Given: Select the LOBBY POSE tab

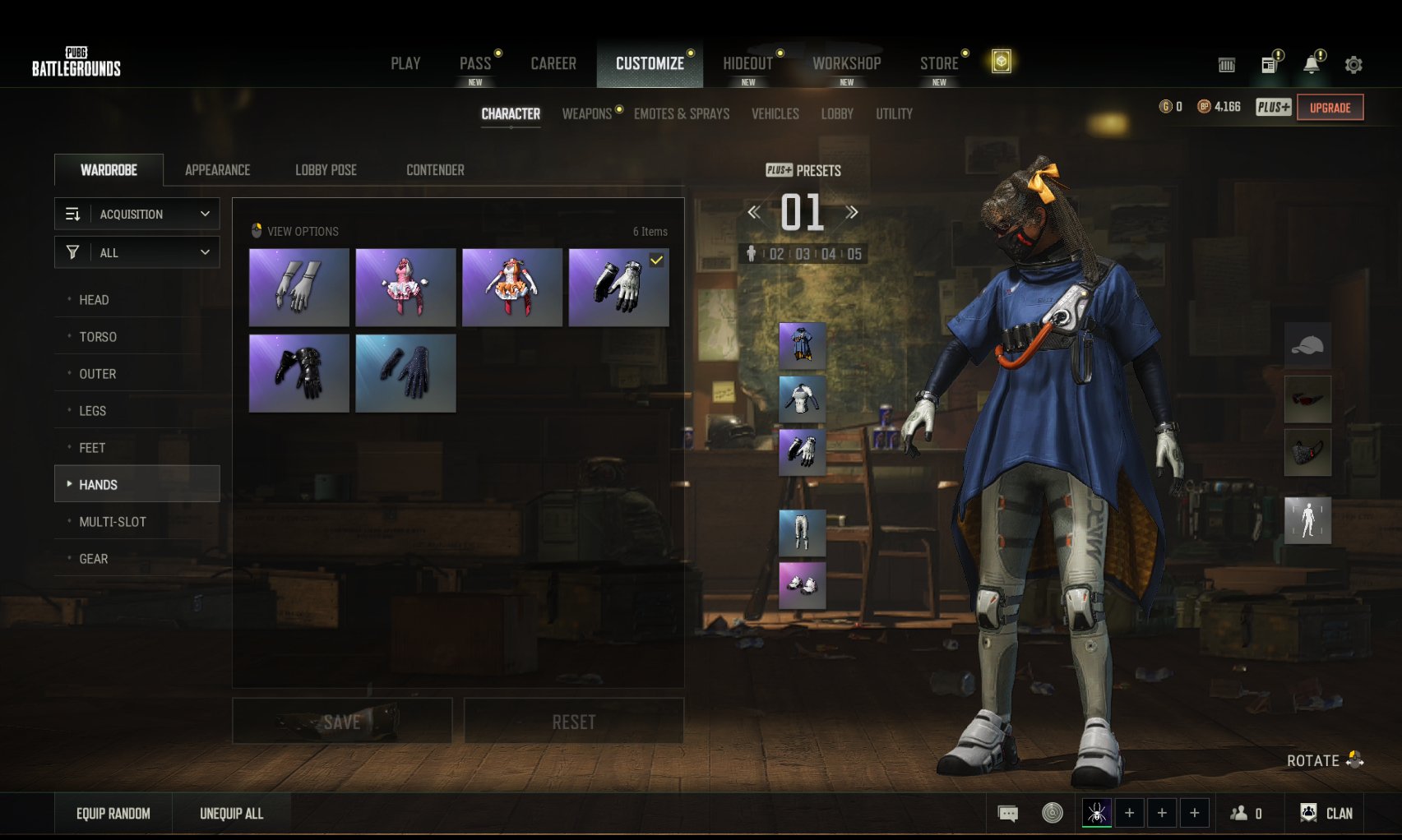Looking at the screenshot, I should point(326,170).
